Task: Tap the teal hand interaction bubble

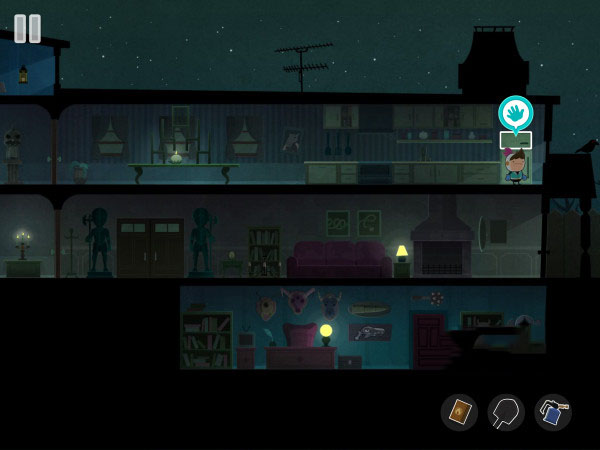Action: tap(515, 111)
